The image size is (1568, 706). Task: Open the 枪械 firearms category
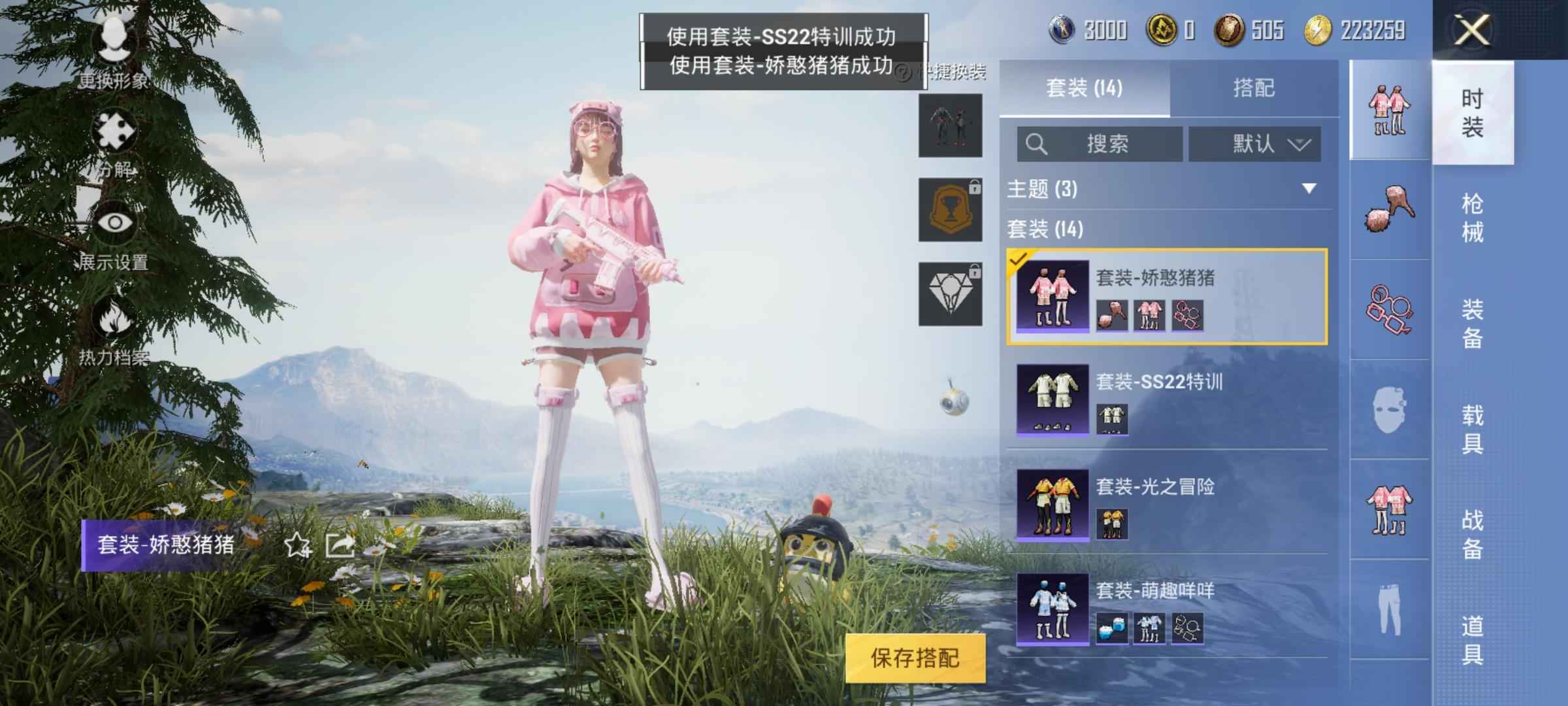1472,218
